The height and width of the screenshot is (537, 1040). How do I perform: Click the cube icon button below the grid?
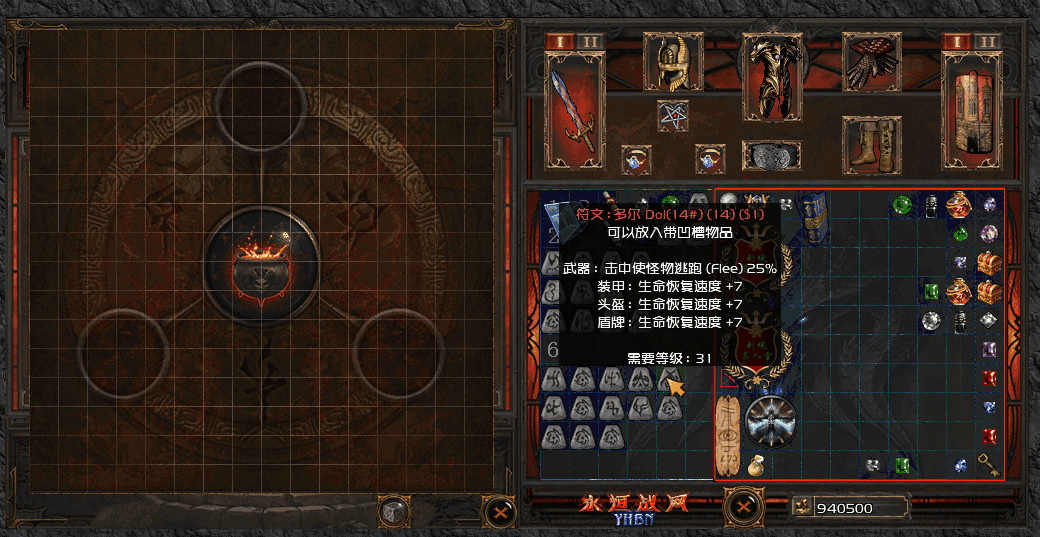point(395,511)
